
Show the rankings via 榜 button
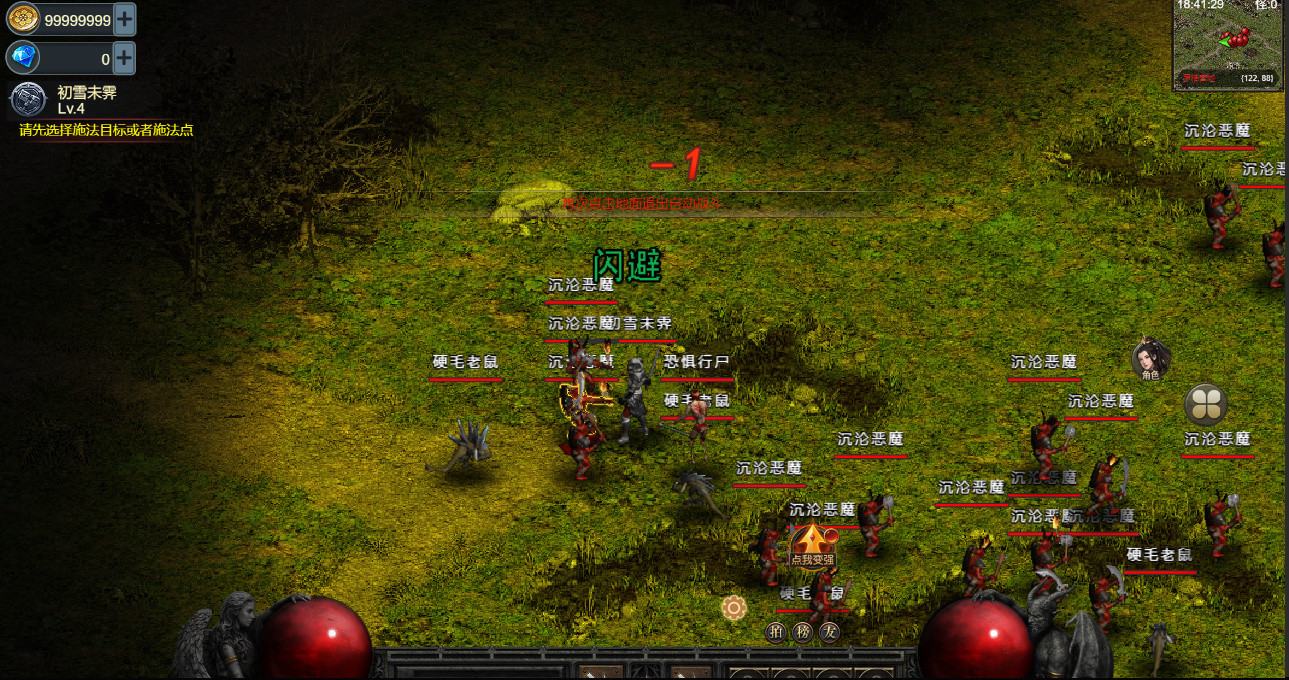tap(802, 632)
